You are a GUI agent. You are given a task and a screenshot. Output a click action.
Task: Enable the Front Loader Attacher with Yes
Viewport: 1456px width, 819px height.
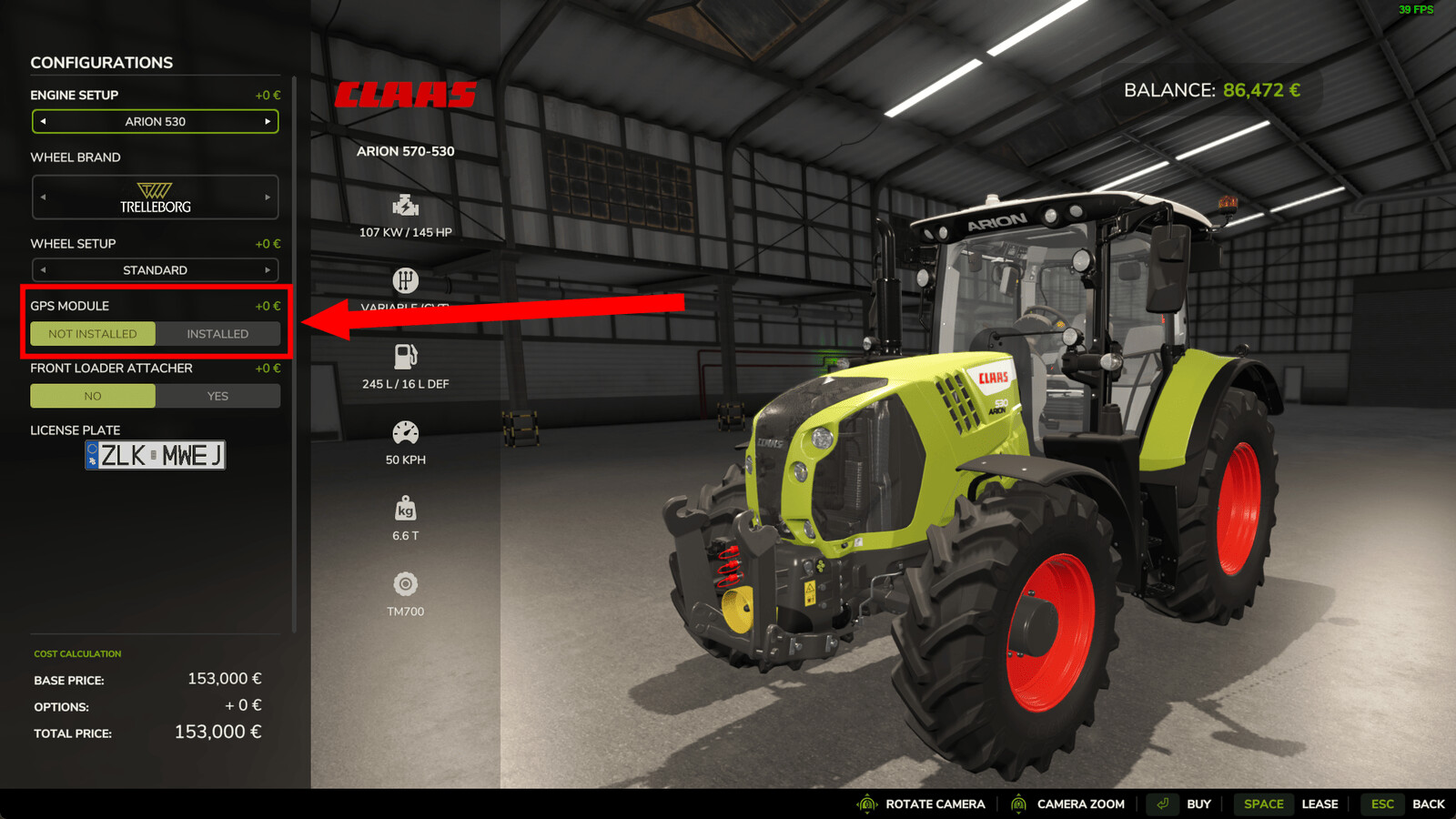point(218,396)
